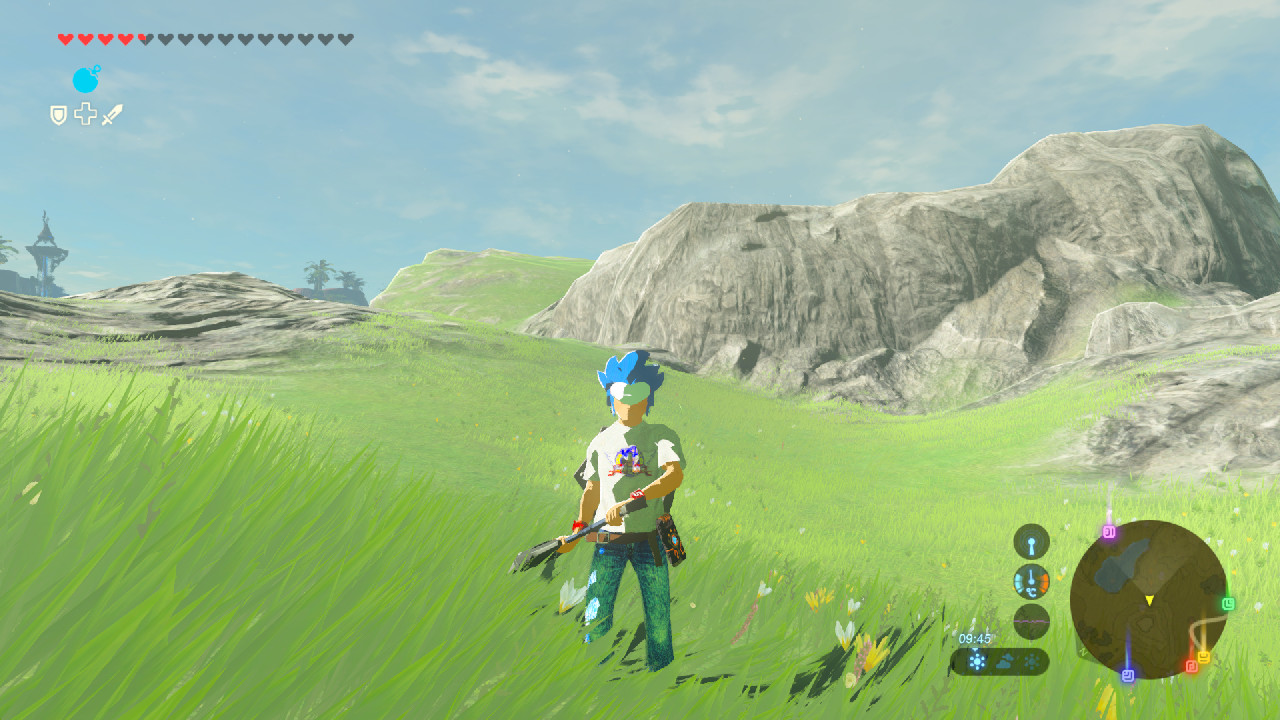Select the cloudy weather forecast icon
Image resolution: width=1280 pixels, height=720 pixels.
point(1004,661)
